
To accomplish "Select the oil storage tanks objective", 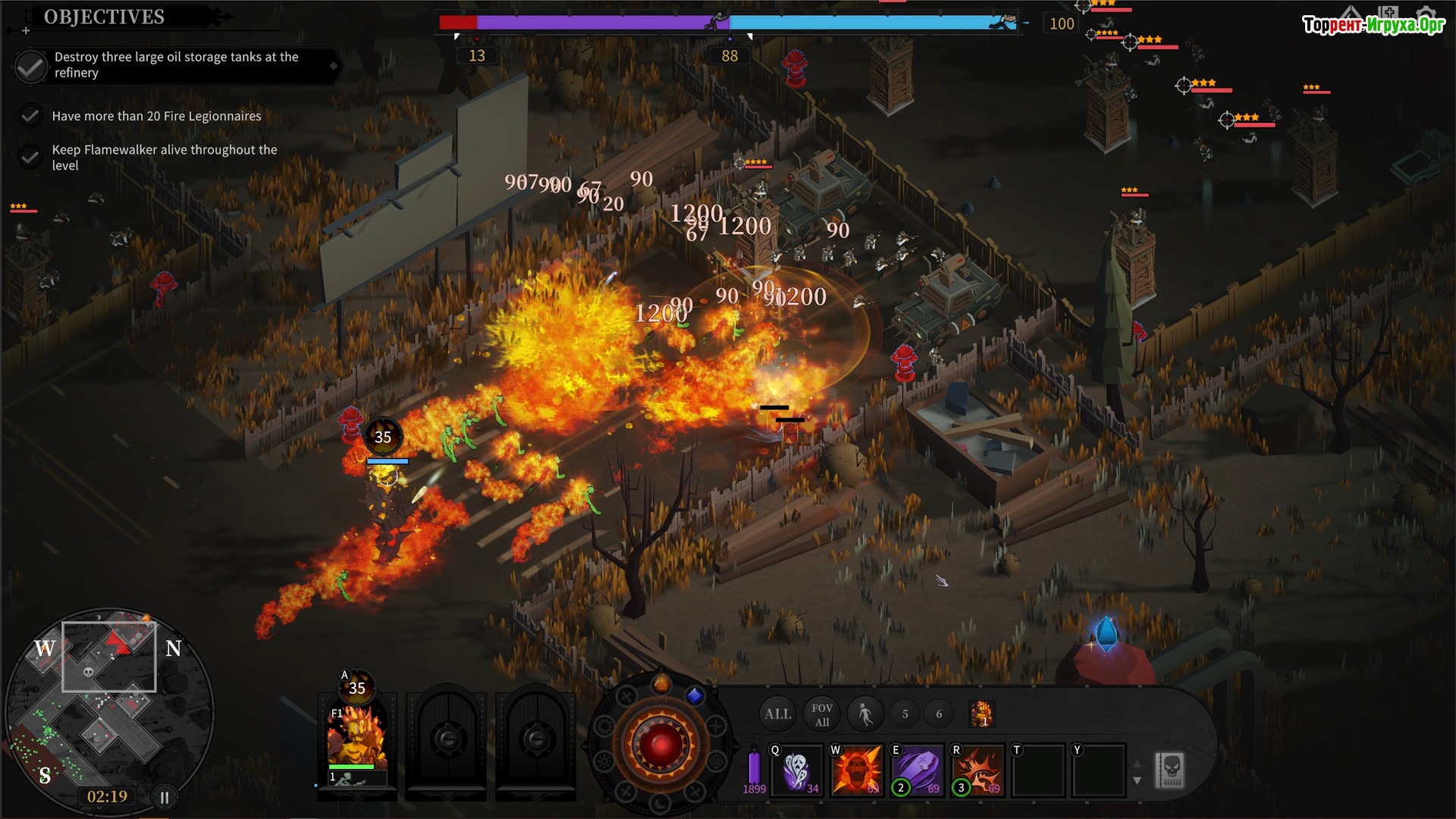I will coord(176,65).
